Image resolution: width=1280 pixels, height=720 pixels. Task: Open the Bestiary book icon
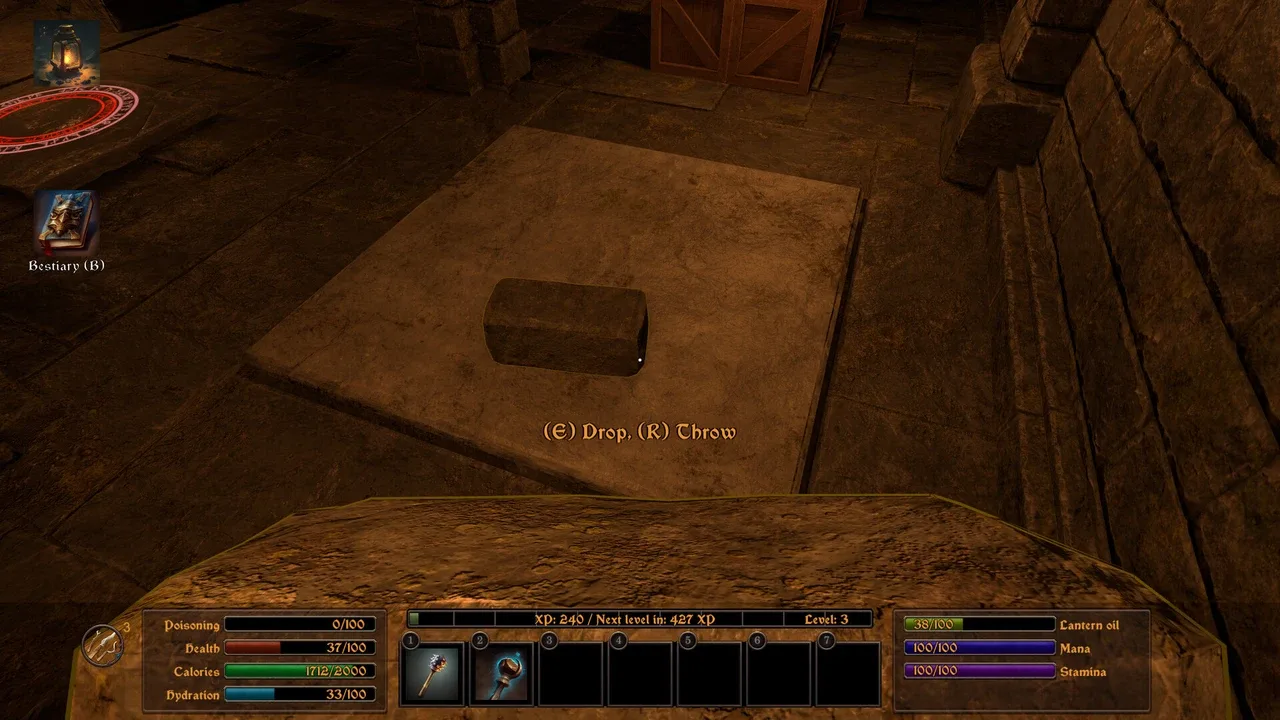pos(66,222)
